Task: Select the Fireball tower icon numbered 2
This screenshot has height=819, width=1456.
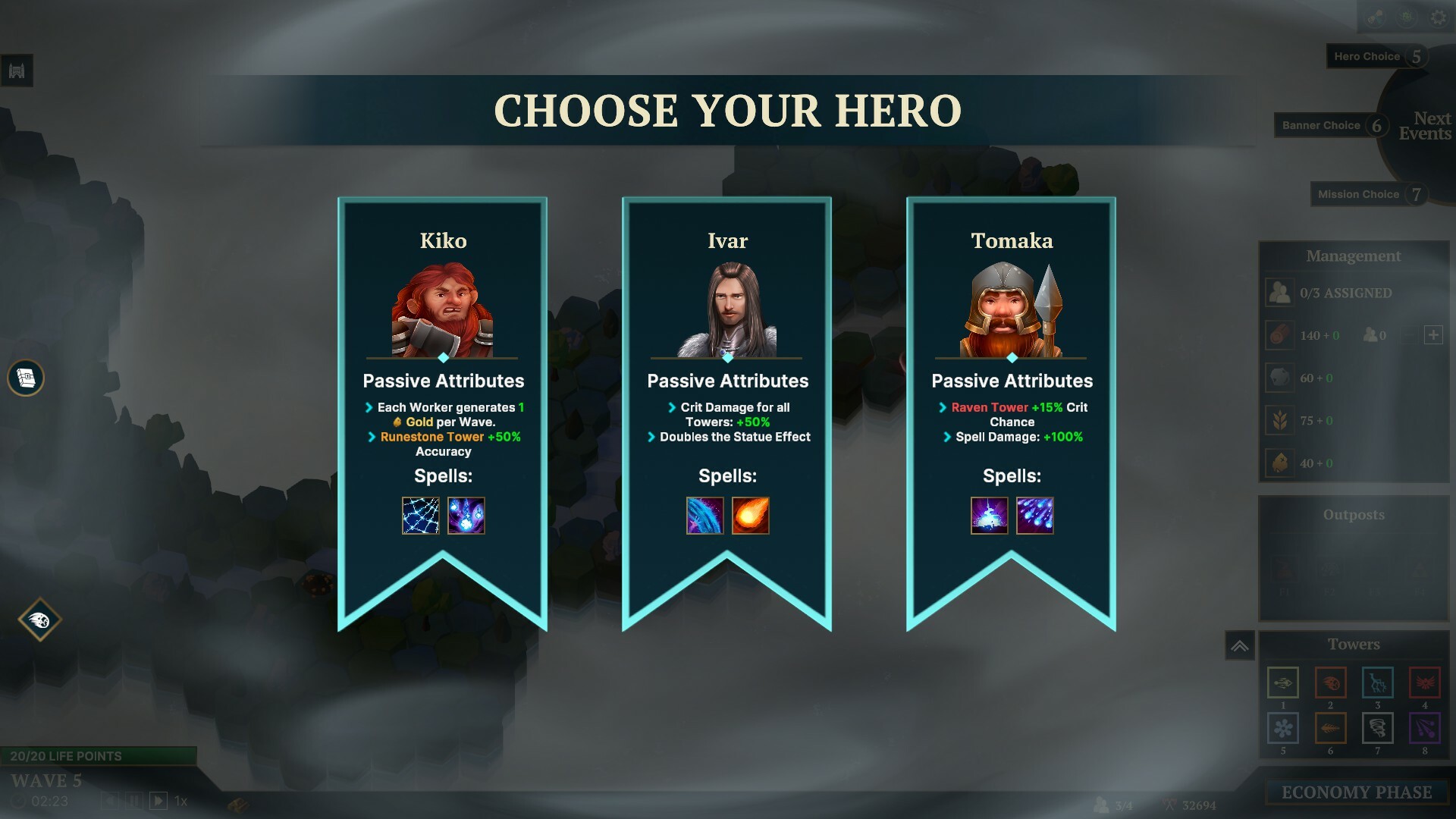Action: (1330, 682)
